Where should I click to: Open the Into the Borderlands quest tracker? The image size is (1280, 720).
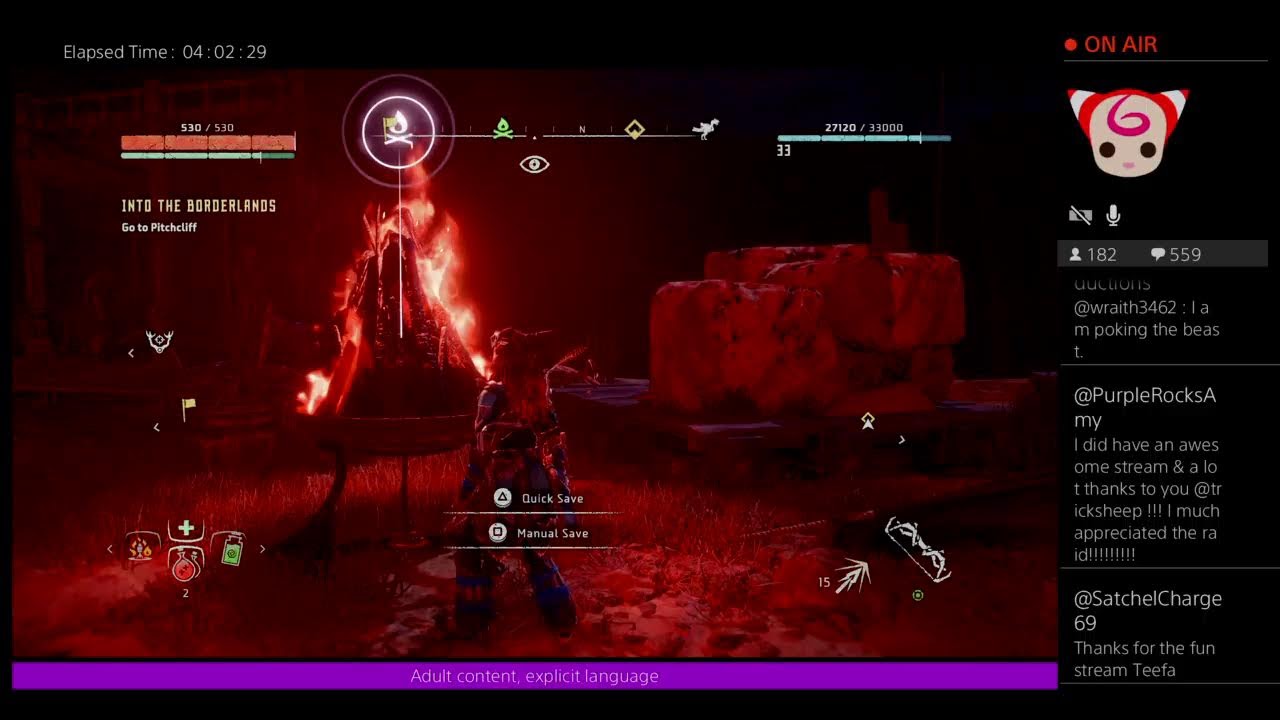(198, 206)
